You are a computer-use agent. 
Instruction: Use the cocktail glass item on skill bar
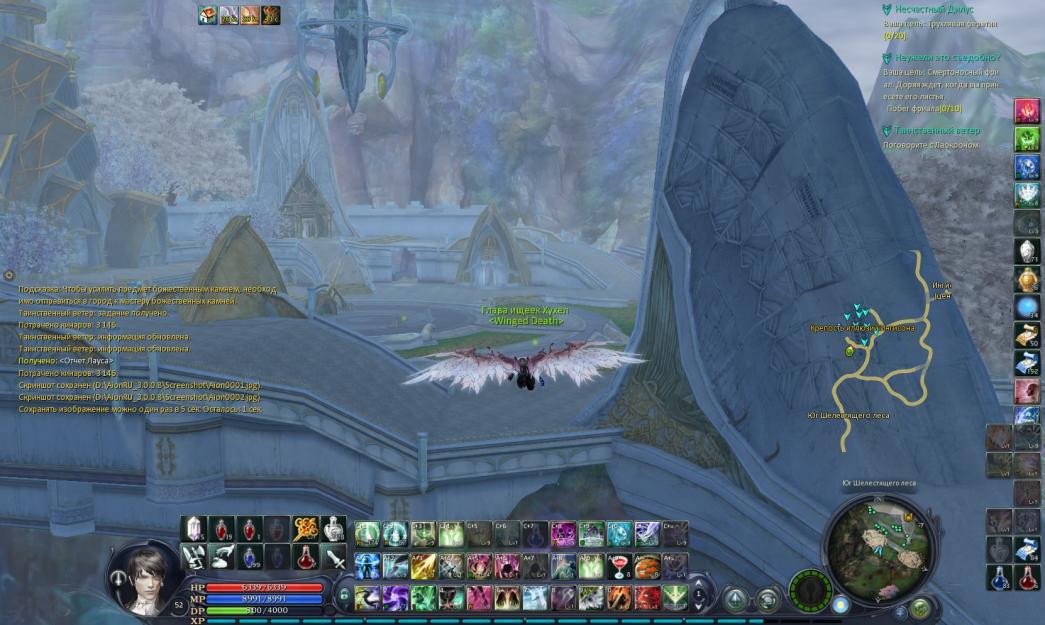click(x=620, y=566)
